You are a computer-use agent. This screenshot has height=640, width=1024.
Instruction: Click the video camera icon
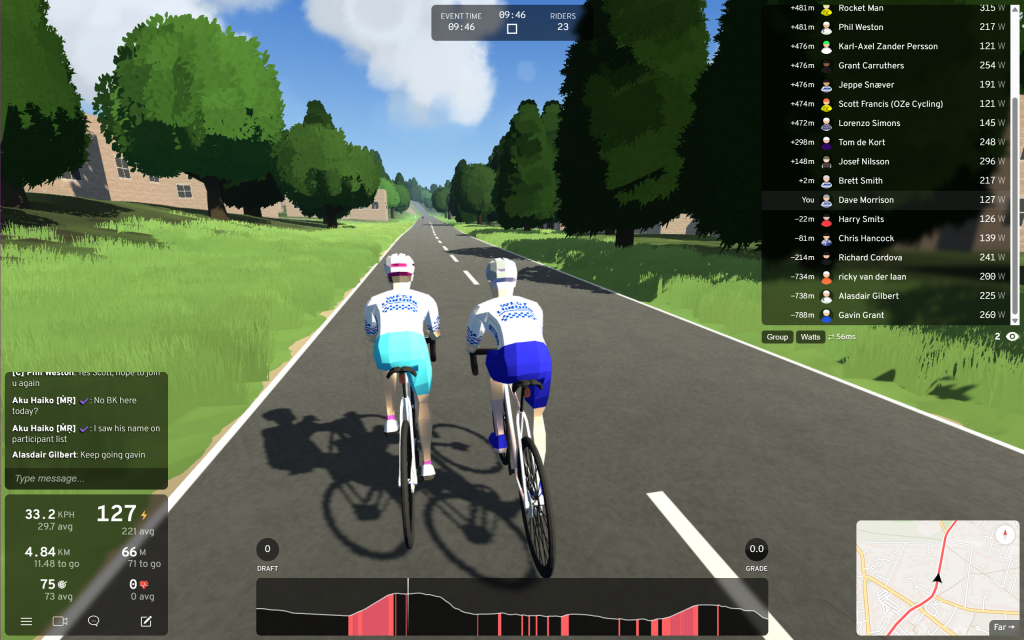pos(60,621)
